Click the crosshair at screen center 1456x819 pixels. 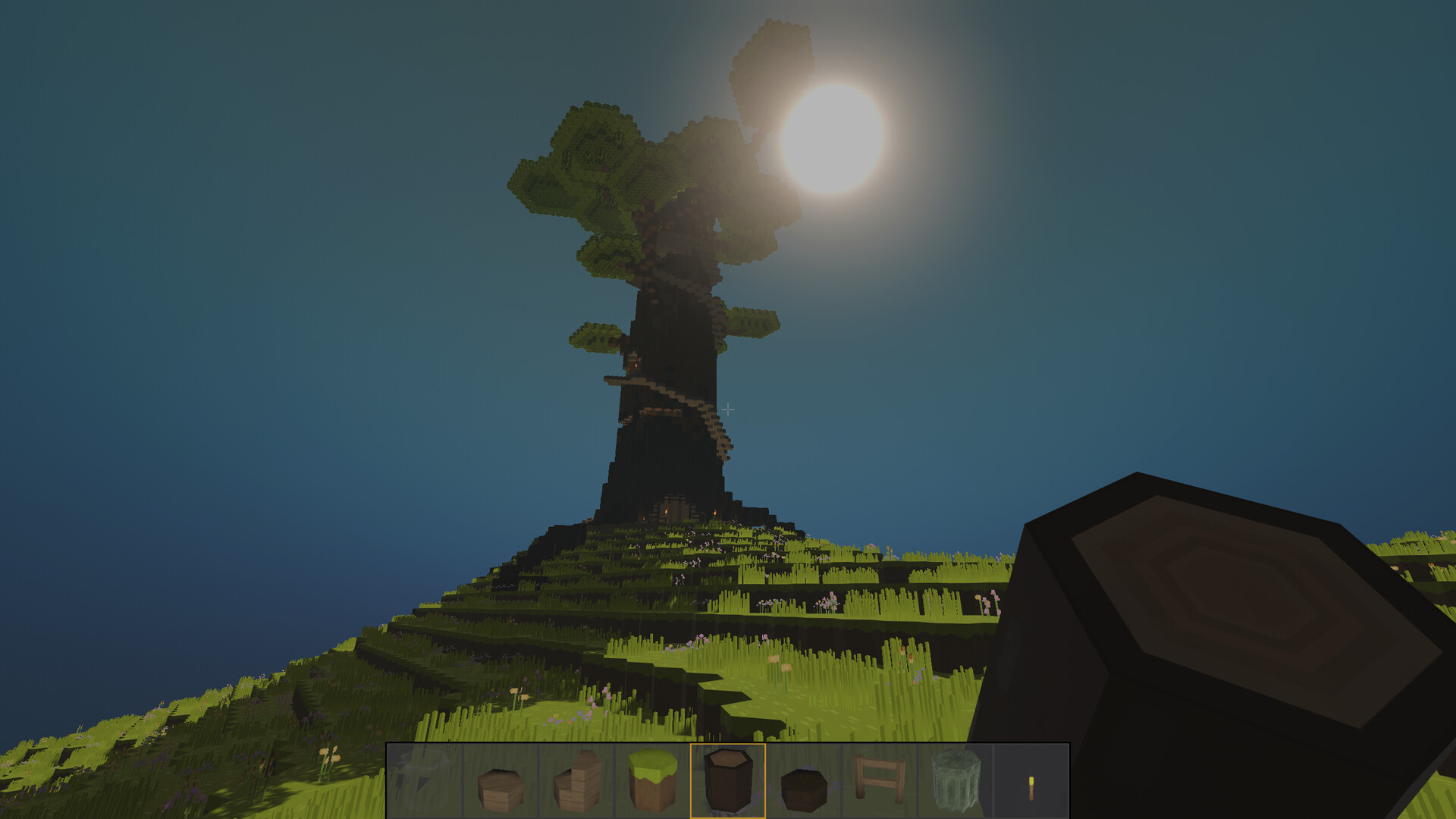pos(728,409)
